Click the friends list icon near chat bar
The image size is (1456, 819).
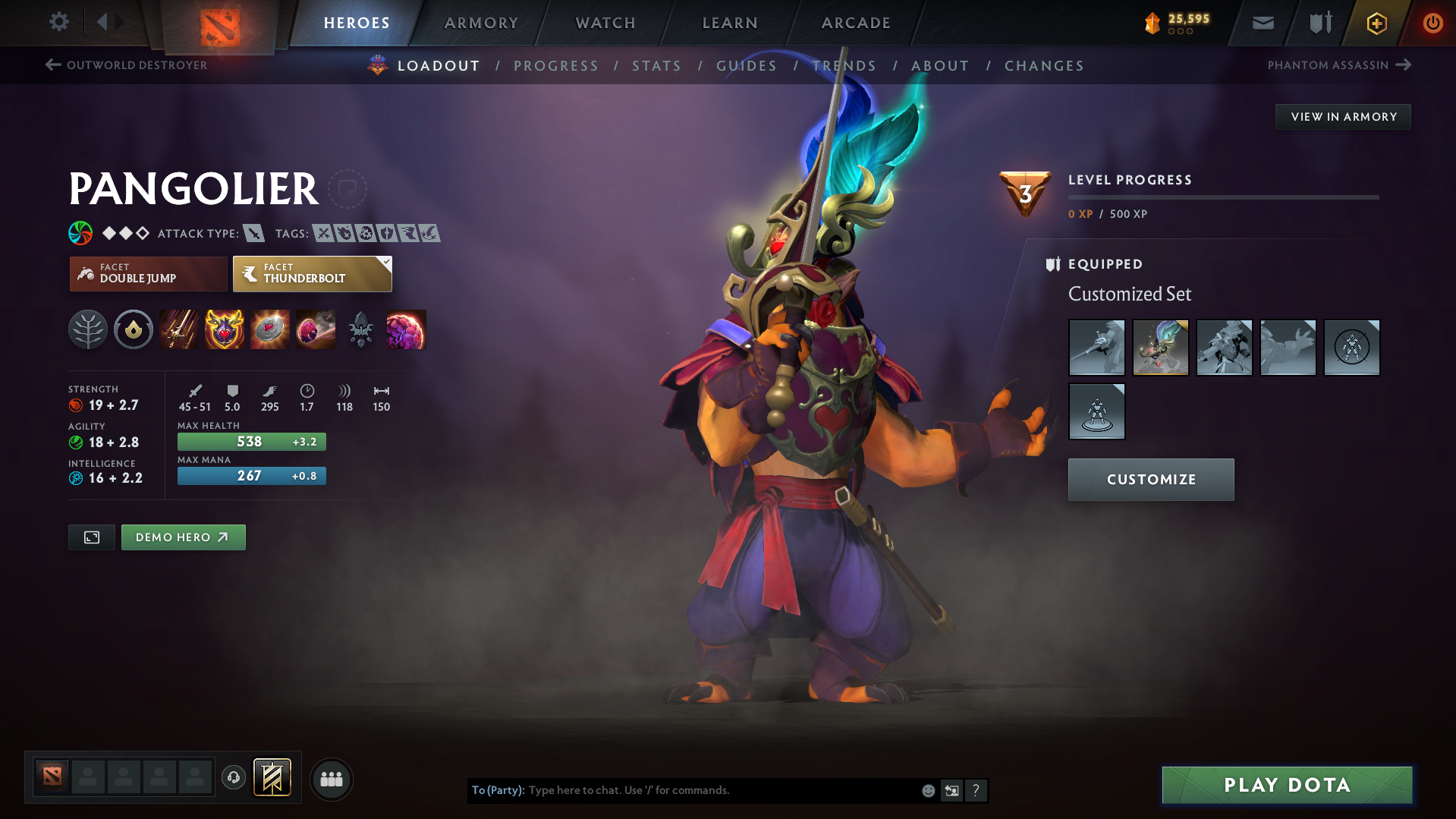tap(331, 779)
